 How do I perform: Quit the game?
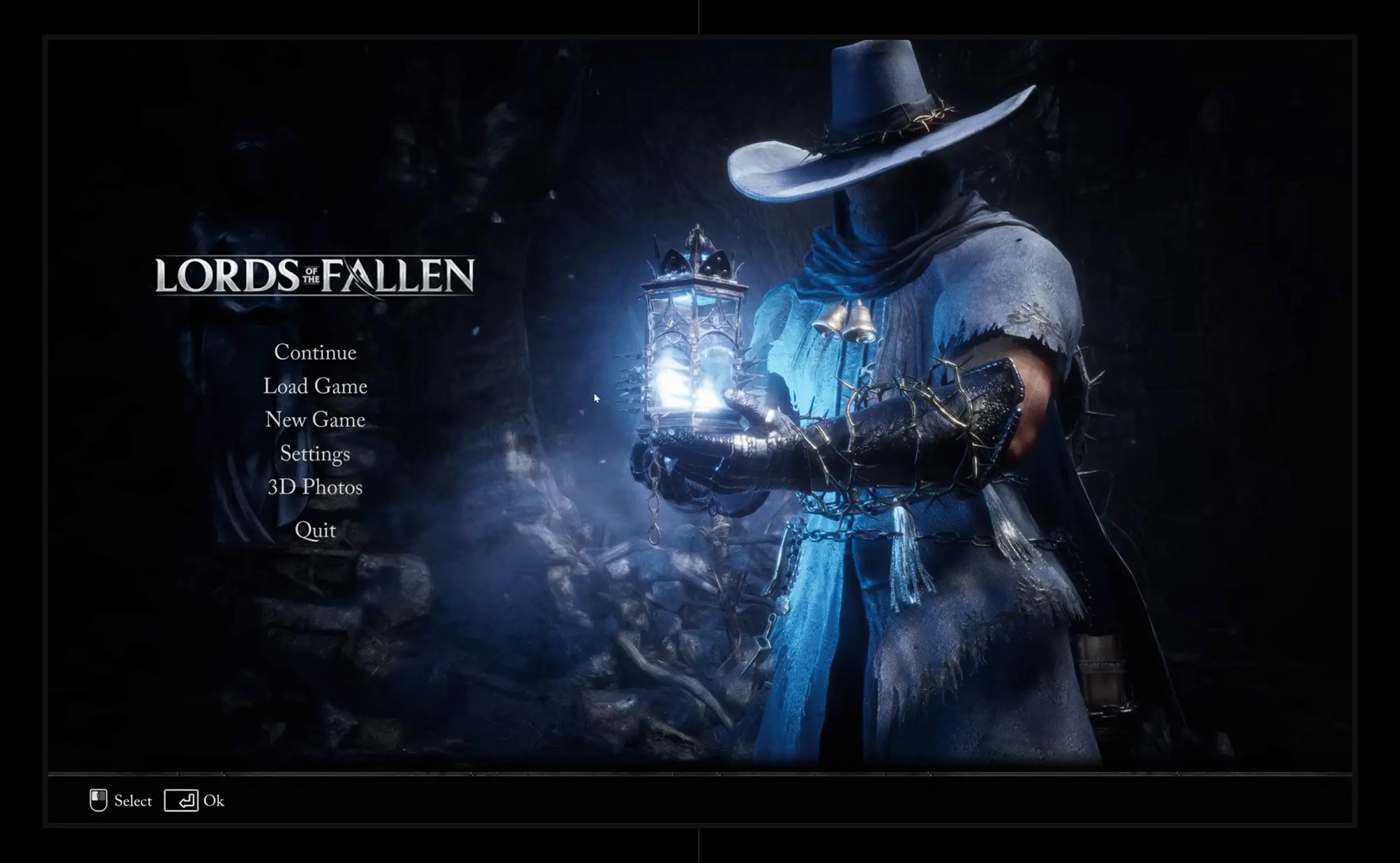click(315, 530)
